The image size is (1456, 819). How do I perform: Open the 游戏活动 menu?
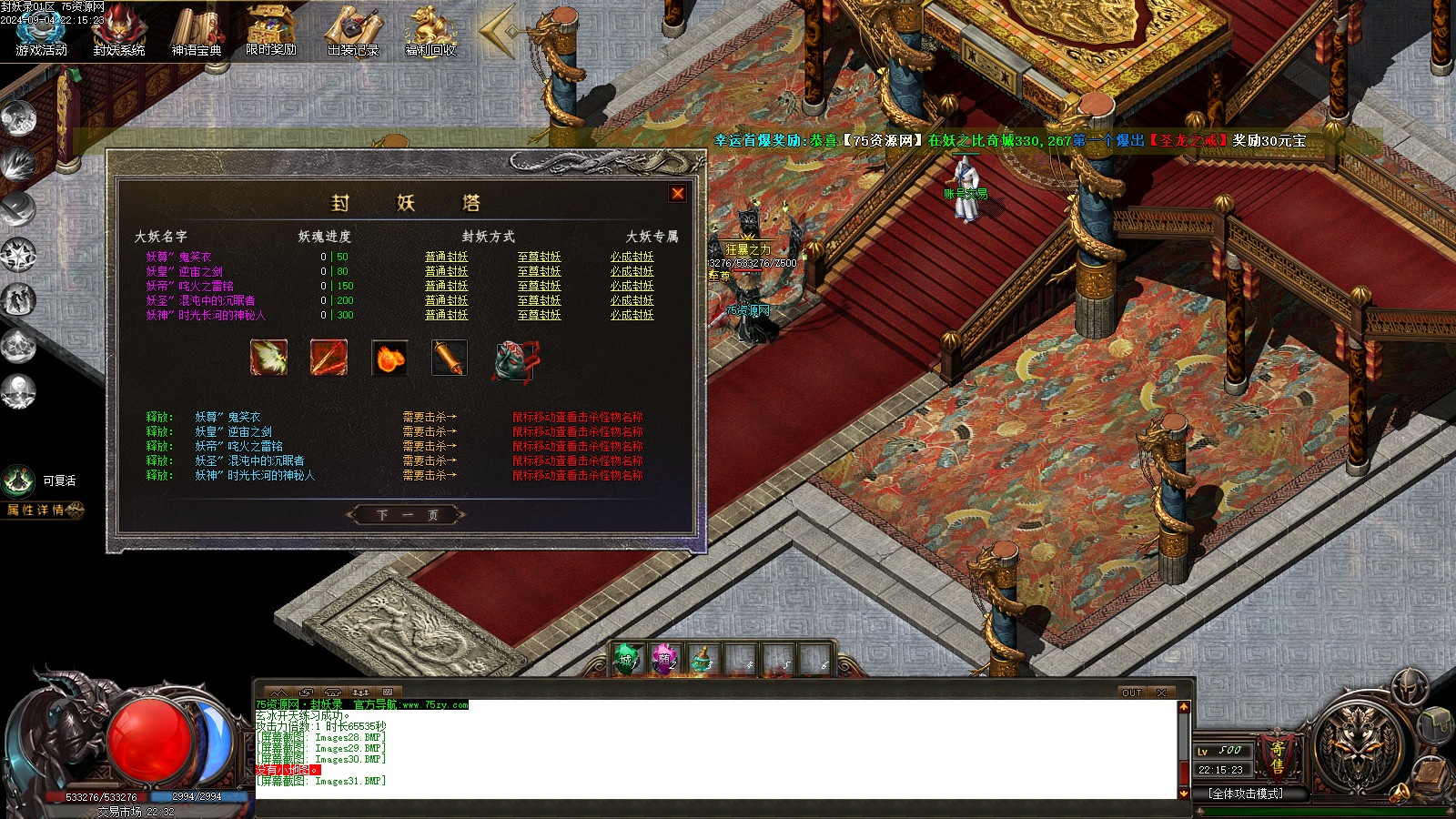pyautogui.click(x=41, y=32)
